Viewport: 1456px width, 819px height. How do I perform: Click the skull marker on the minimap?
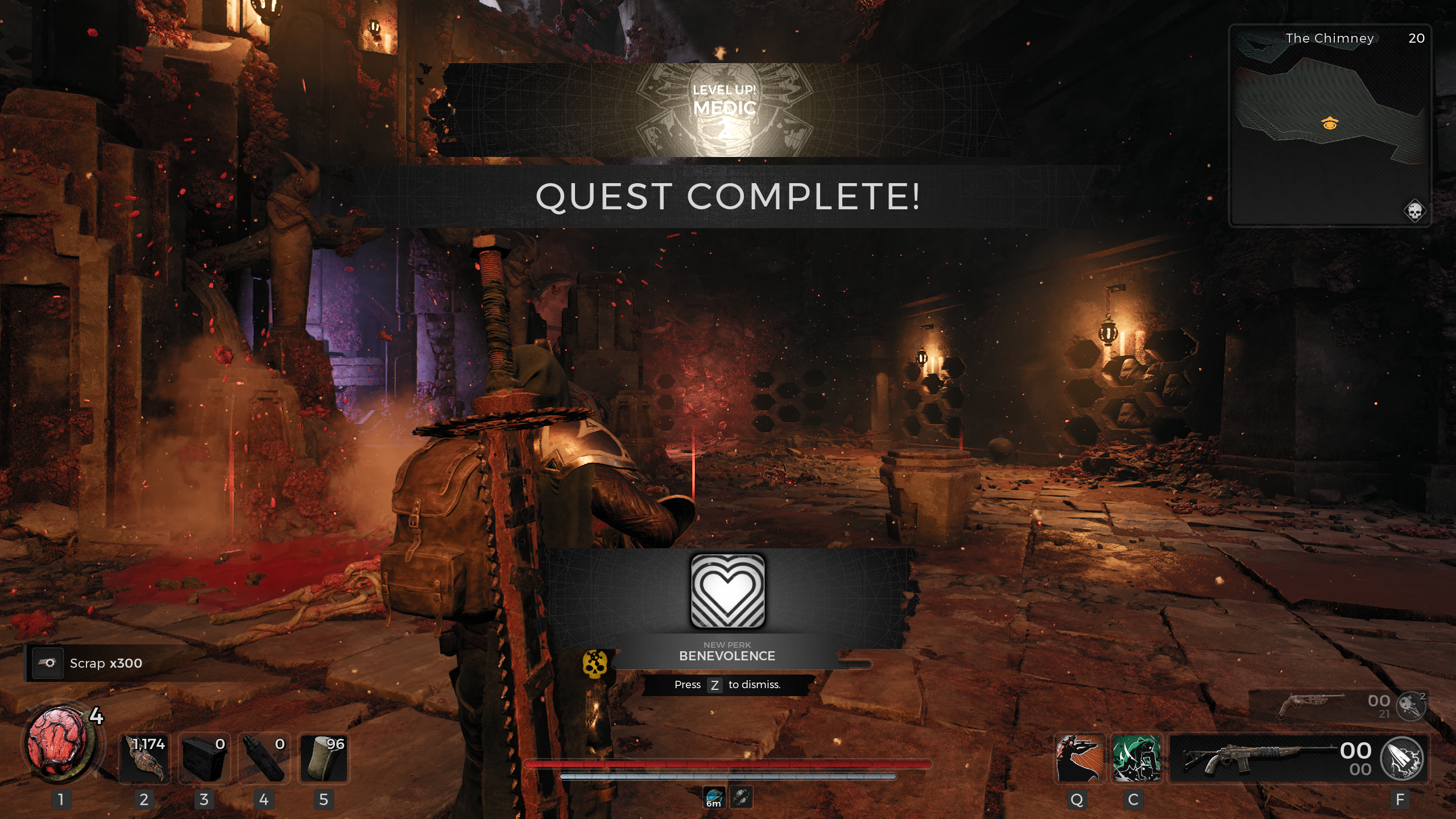coord(1414,211)
